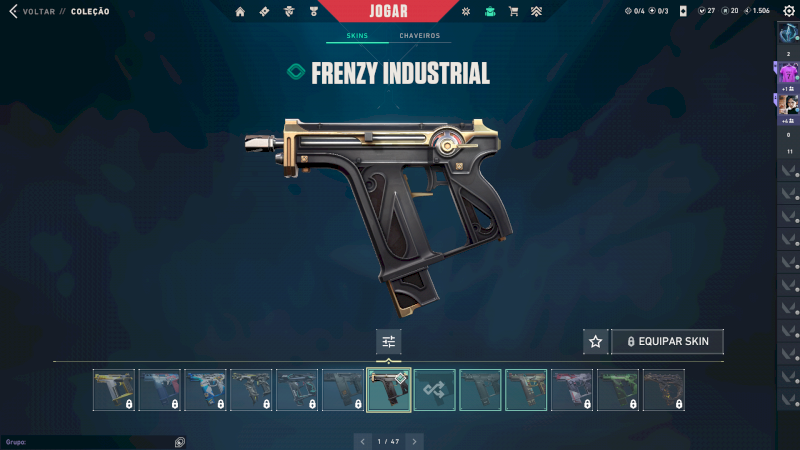Click the chat icon beside Grupo
The width and height of the screenshot is (800, 450).
click(x=179, y=441)
